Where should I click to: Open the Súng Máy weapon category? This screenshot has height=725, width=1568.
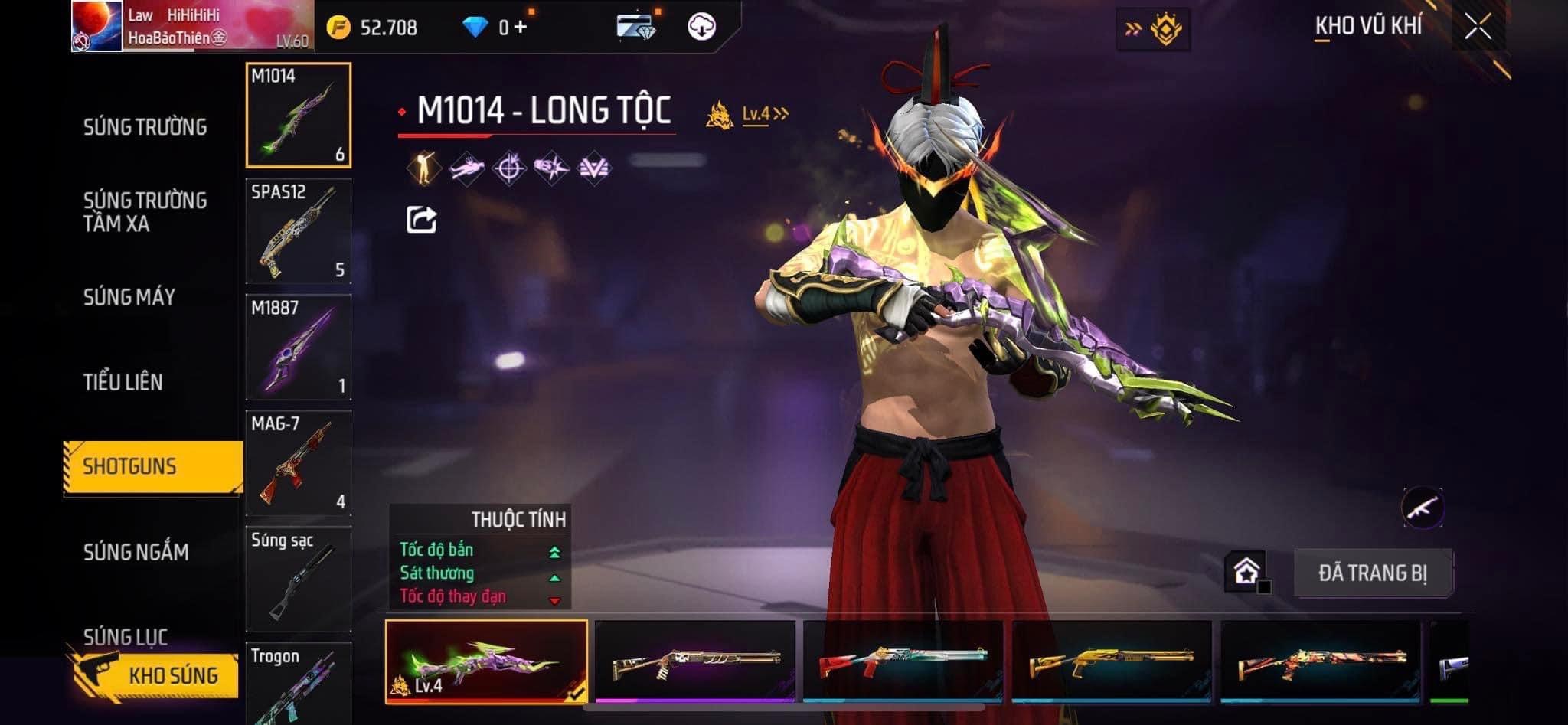pyautogui.click(x=129, y=297)
